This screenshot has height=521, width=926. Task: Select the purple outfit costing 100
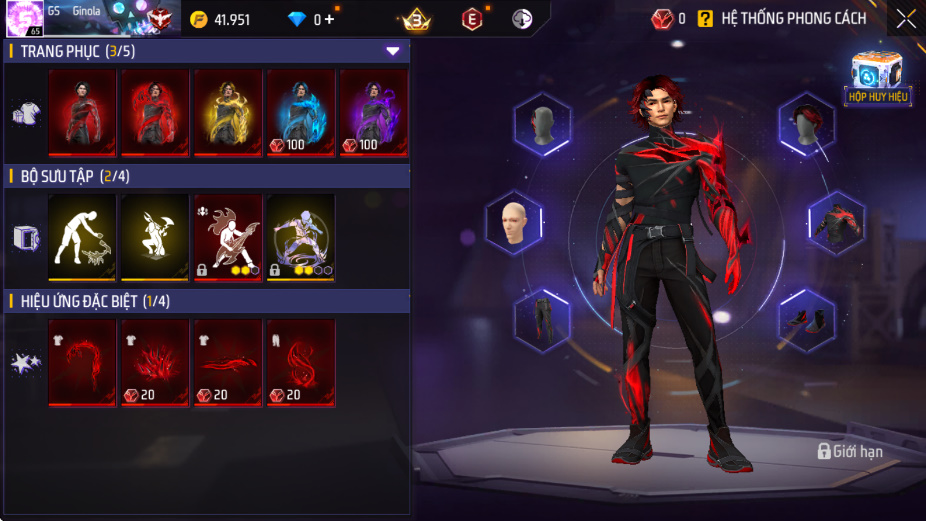point(374,112)
